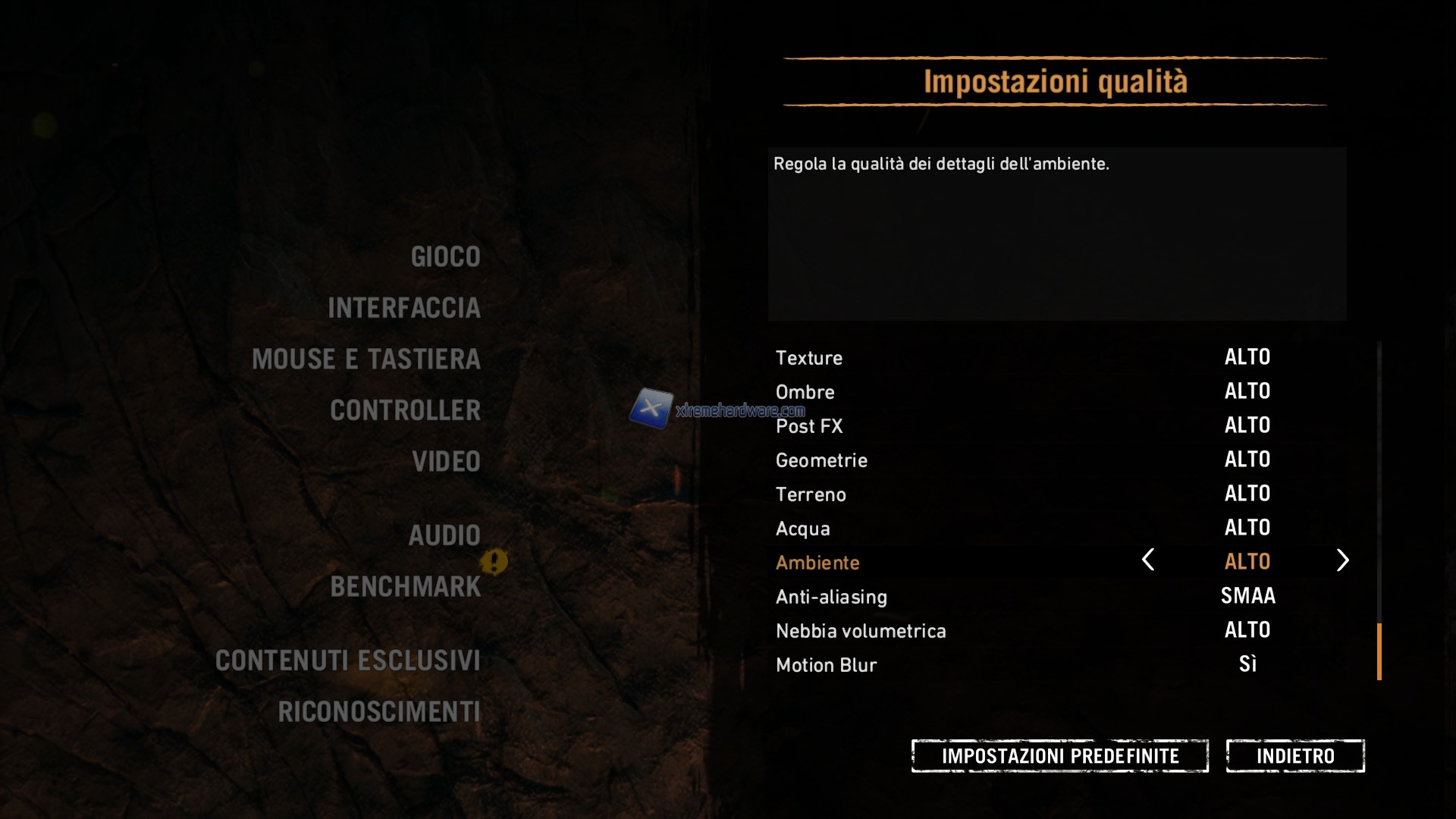The height and width of the screenshot is (819, 1456).
Task: Open MOUSE E TASTIERA settings
Action: coord(366,359)
